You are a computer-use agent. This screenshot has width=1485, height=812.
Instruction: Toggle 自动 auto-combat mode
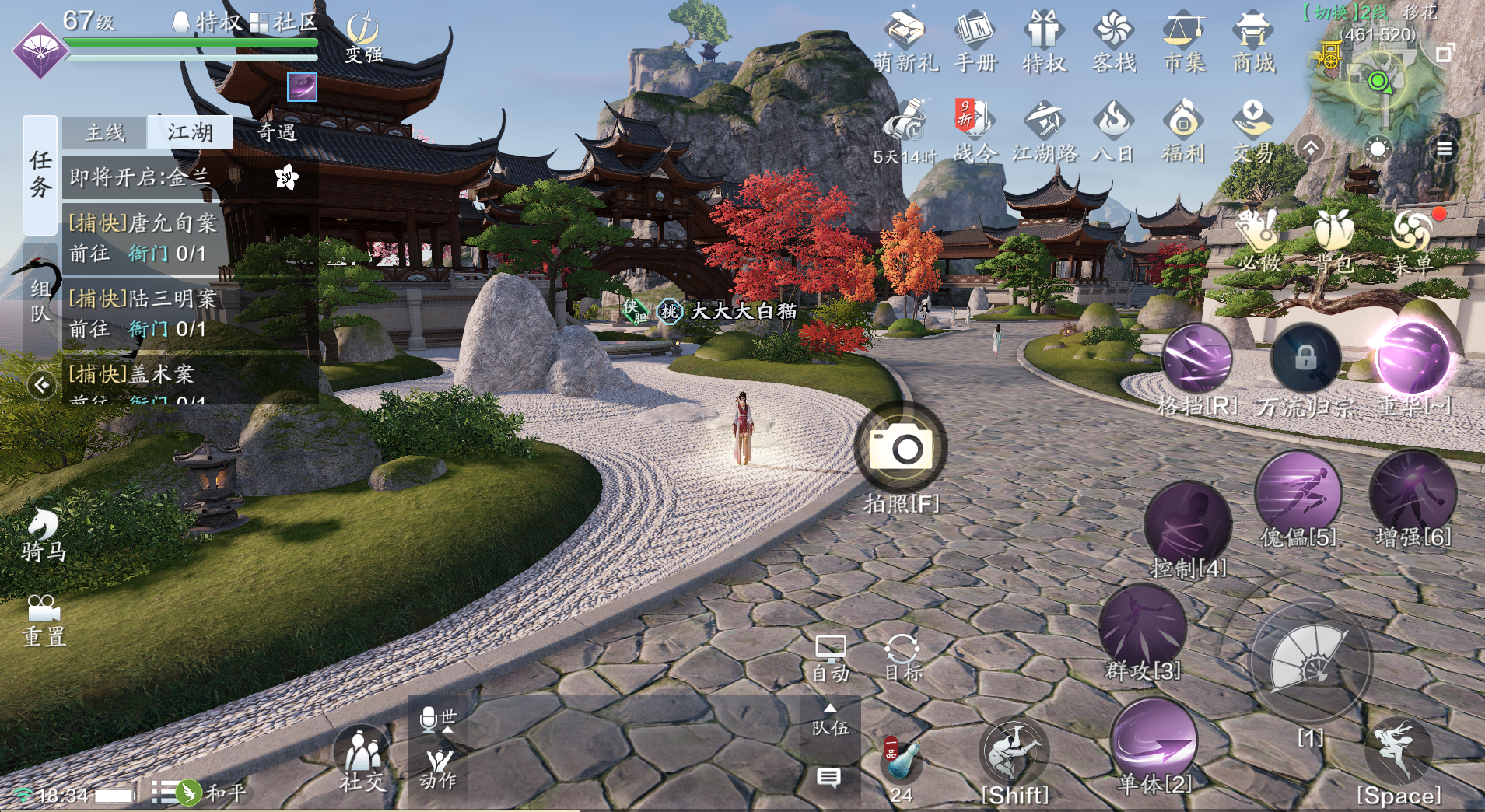[830, 658]
